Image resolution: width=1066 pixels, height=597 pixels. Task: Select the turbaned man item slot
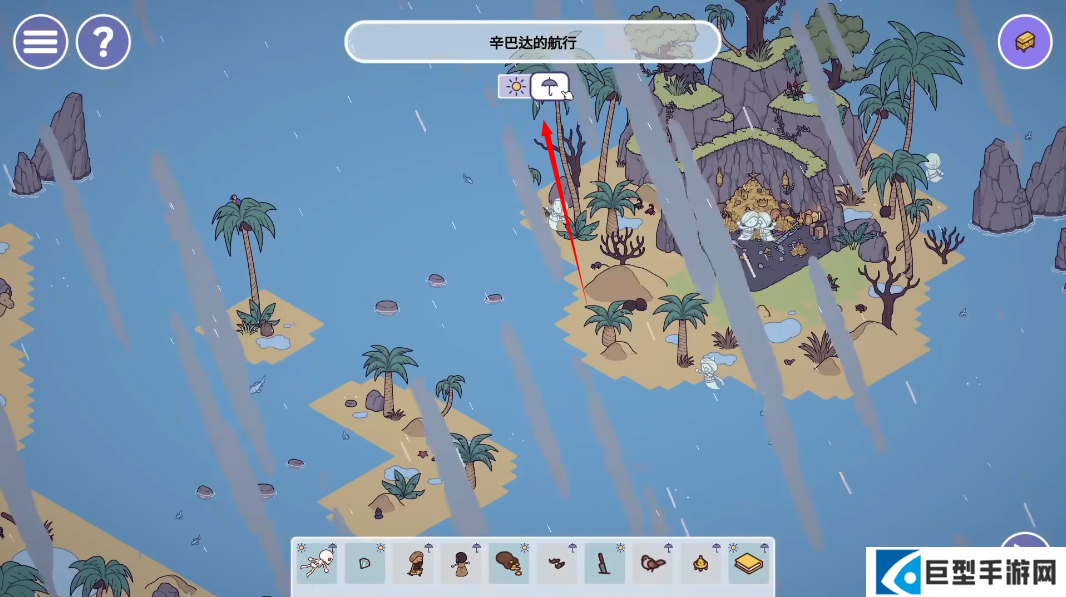(413, 564)
